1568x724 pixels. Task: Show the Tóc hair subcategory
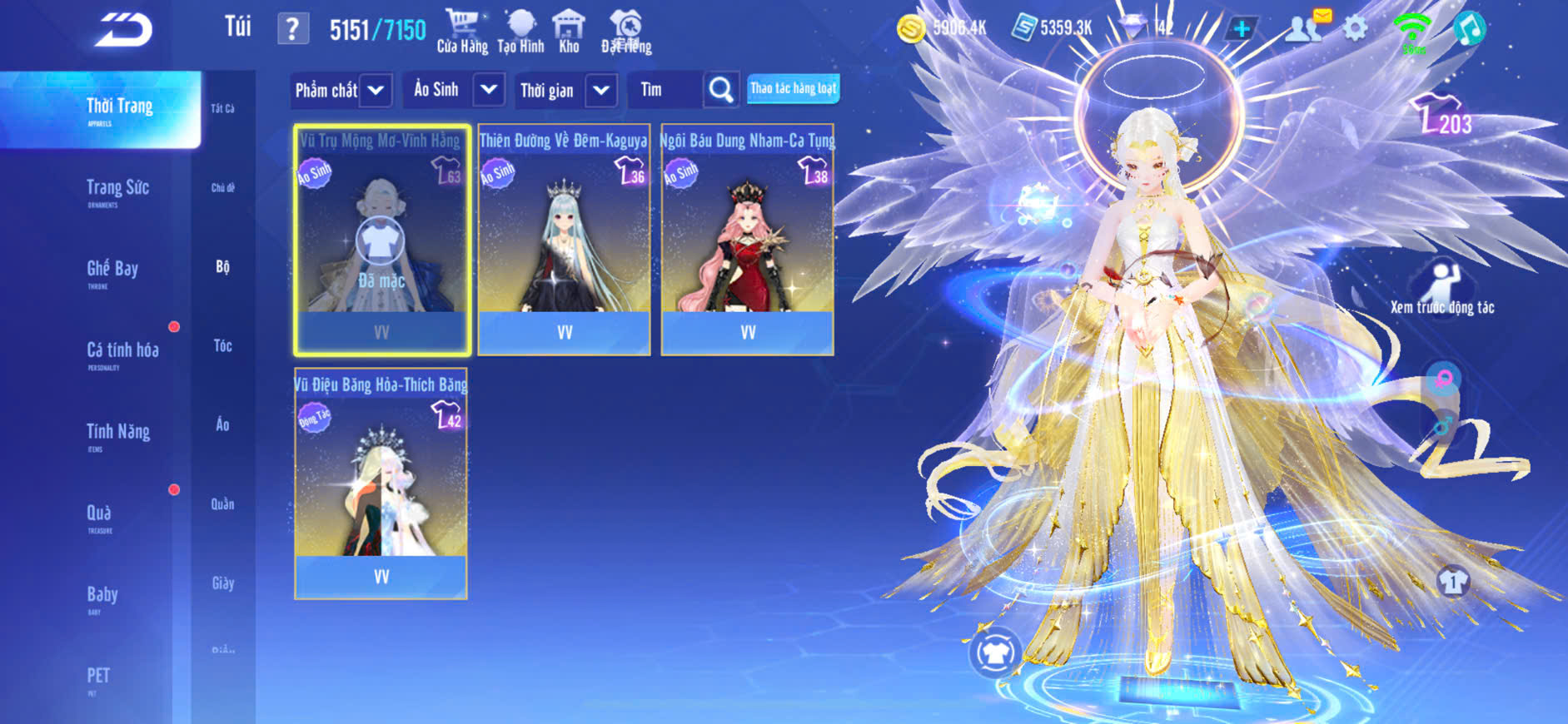222,345
